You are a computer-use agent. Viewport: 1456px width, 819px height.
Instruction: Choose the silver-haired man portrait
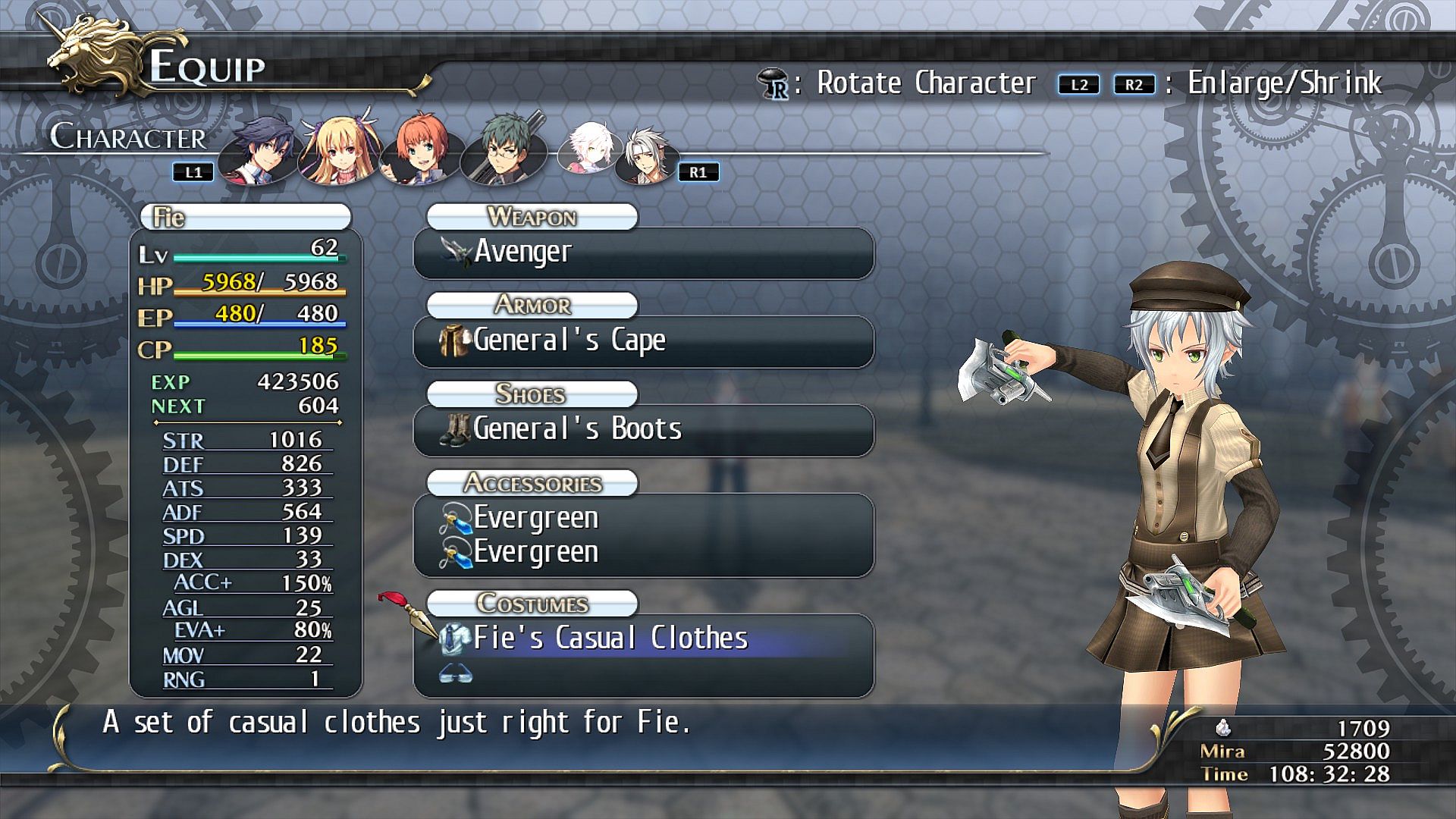[645, 155]
